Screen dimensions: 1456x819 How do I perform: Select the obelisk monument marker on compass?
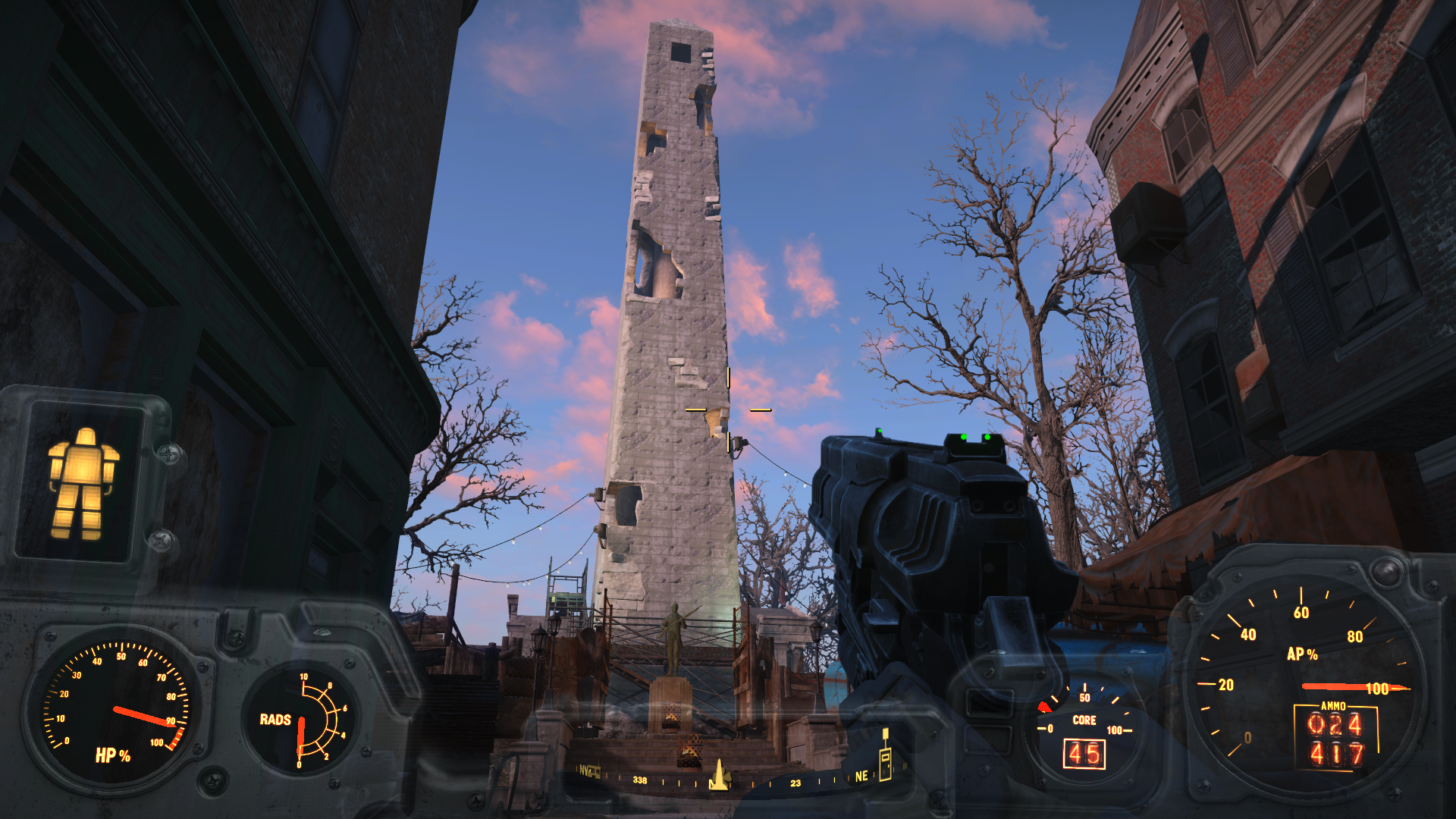click(718, 775)
